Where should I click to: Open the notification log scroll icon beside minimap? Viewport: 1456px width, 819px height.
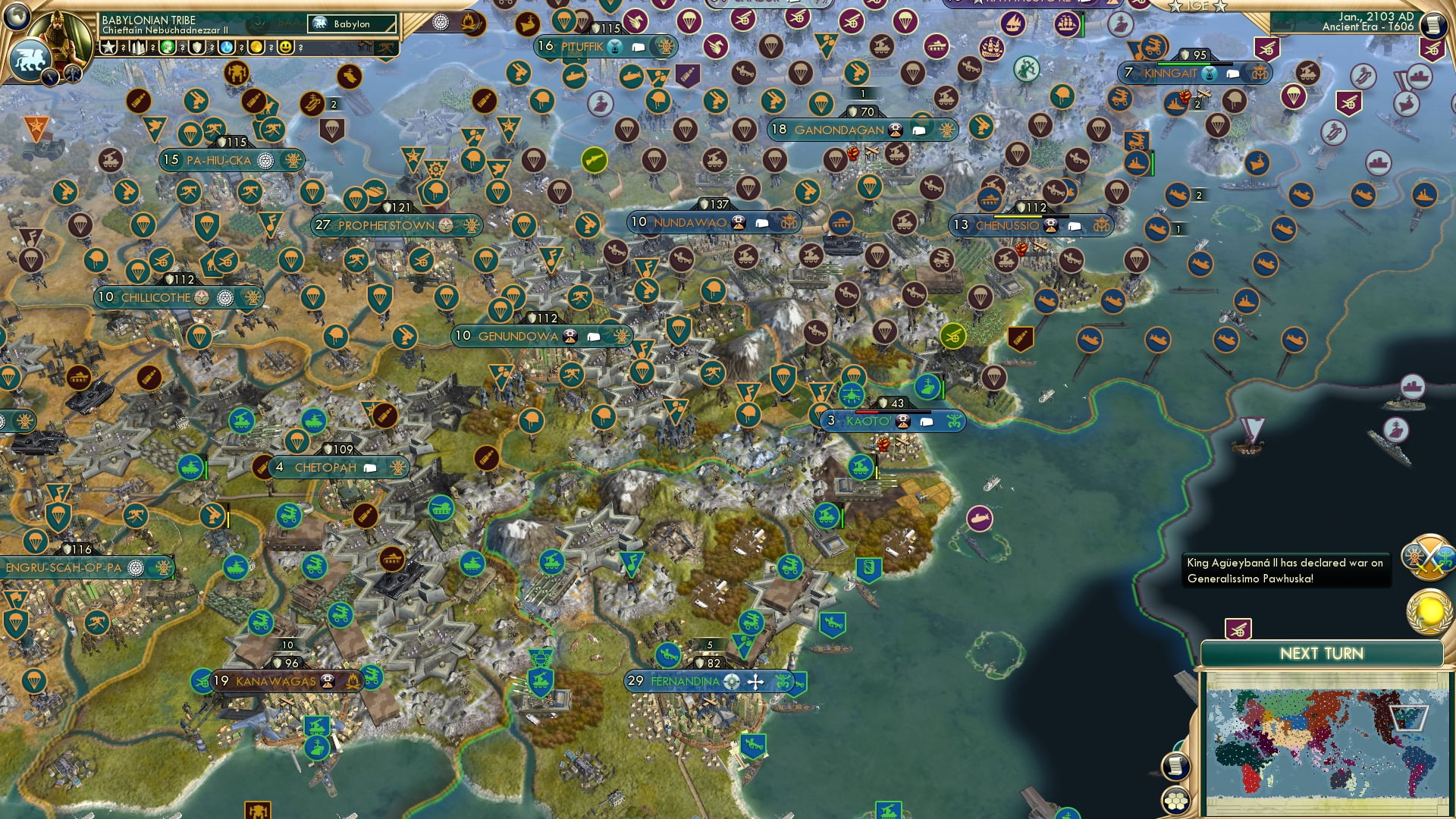coord(1175,767)
